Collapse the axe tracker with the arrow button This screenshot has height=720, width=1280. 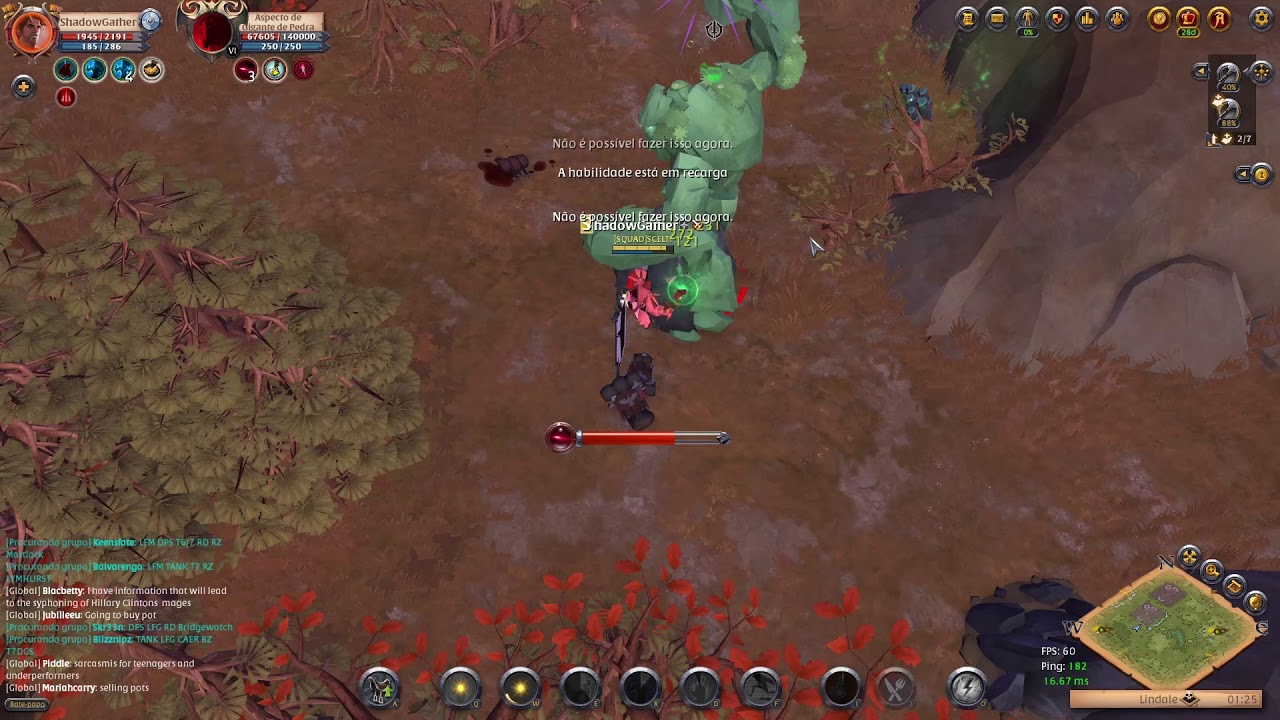pyautogui.click(x=1202, y=71)
